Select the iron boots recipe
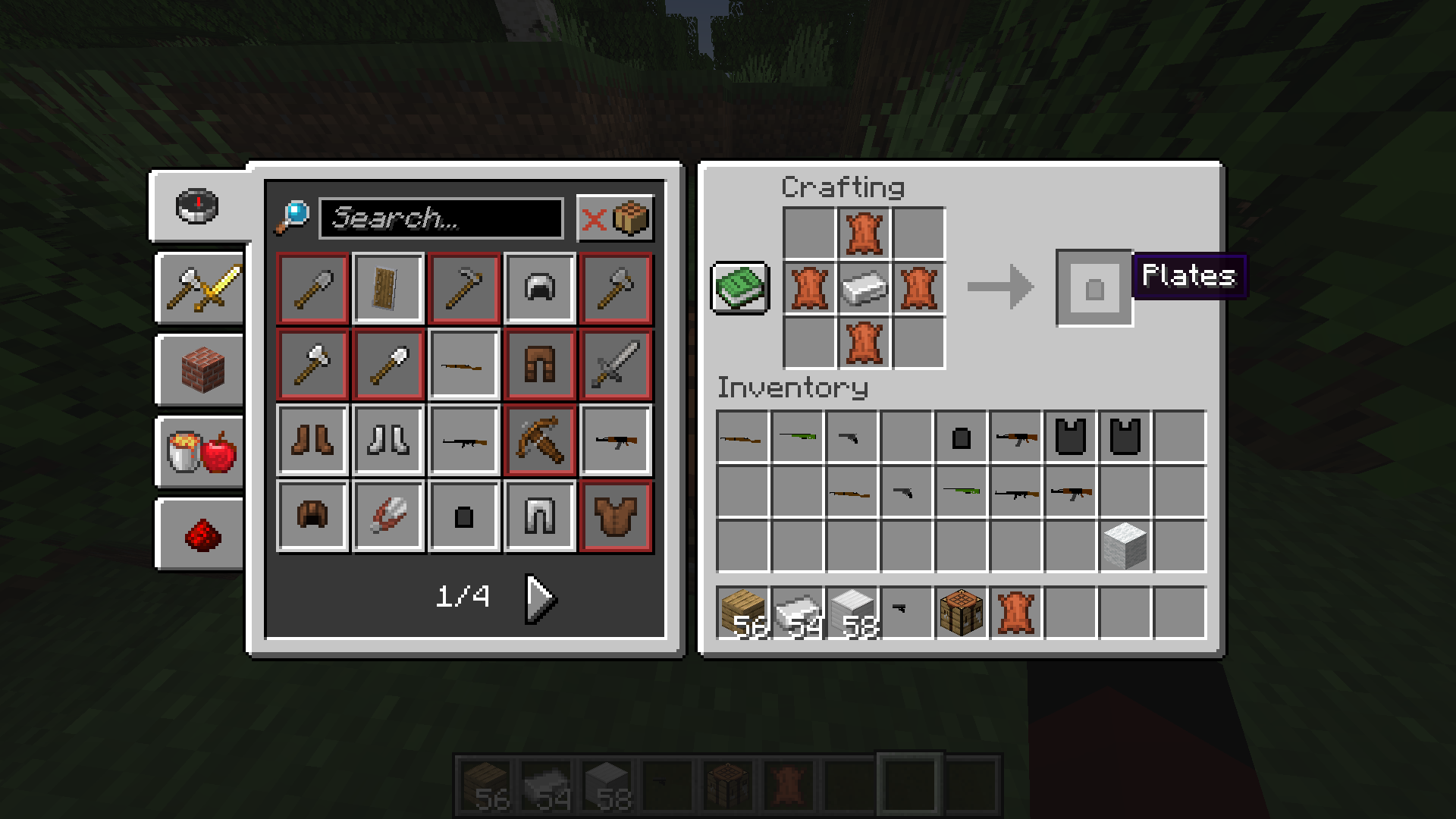 [x=388, y=441]
